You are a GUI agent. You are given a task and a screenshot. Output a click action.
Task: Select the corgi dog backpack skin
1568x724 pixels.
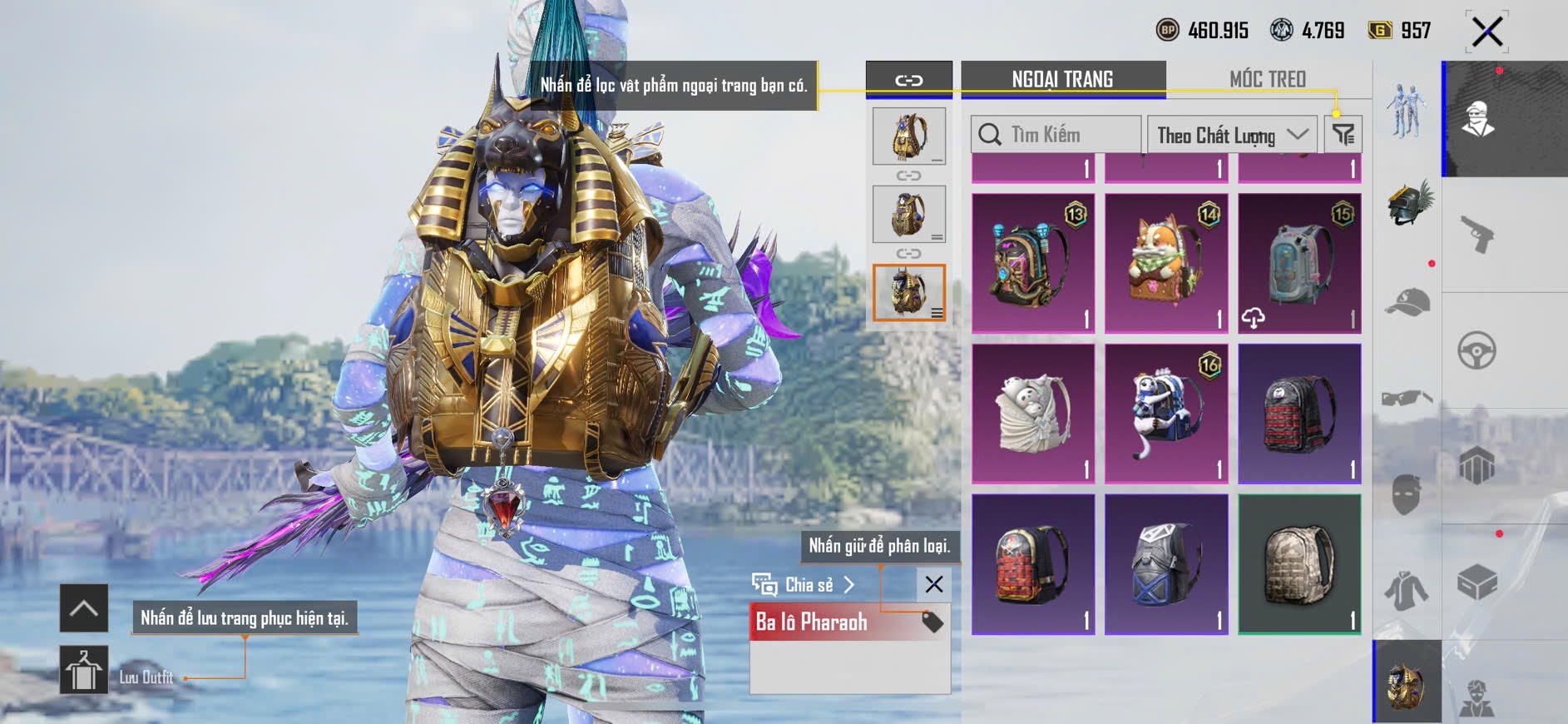tap(1166, 263)
